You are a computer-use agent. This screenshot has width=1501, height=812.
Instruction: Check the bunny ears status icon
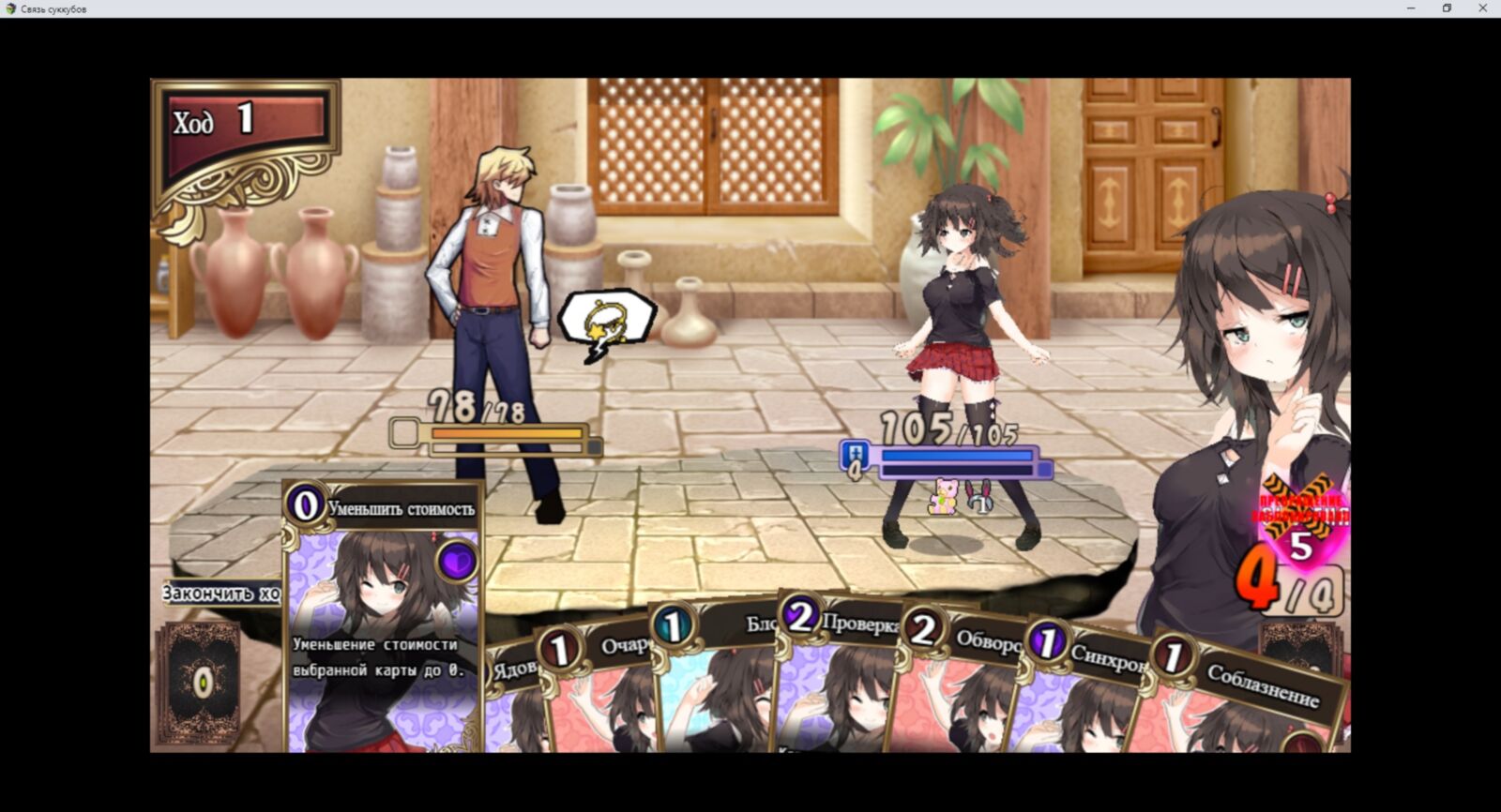[978, 496]
